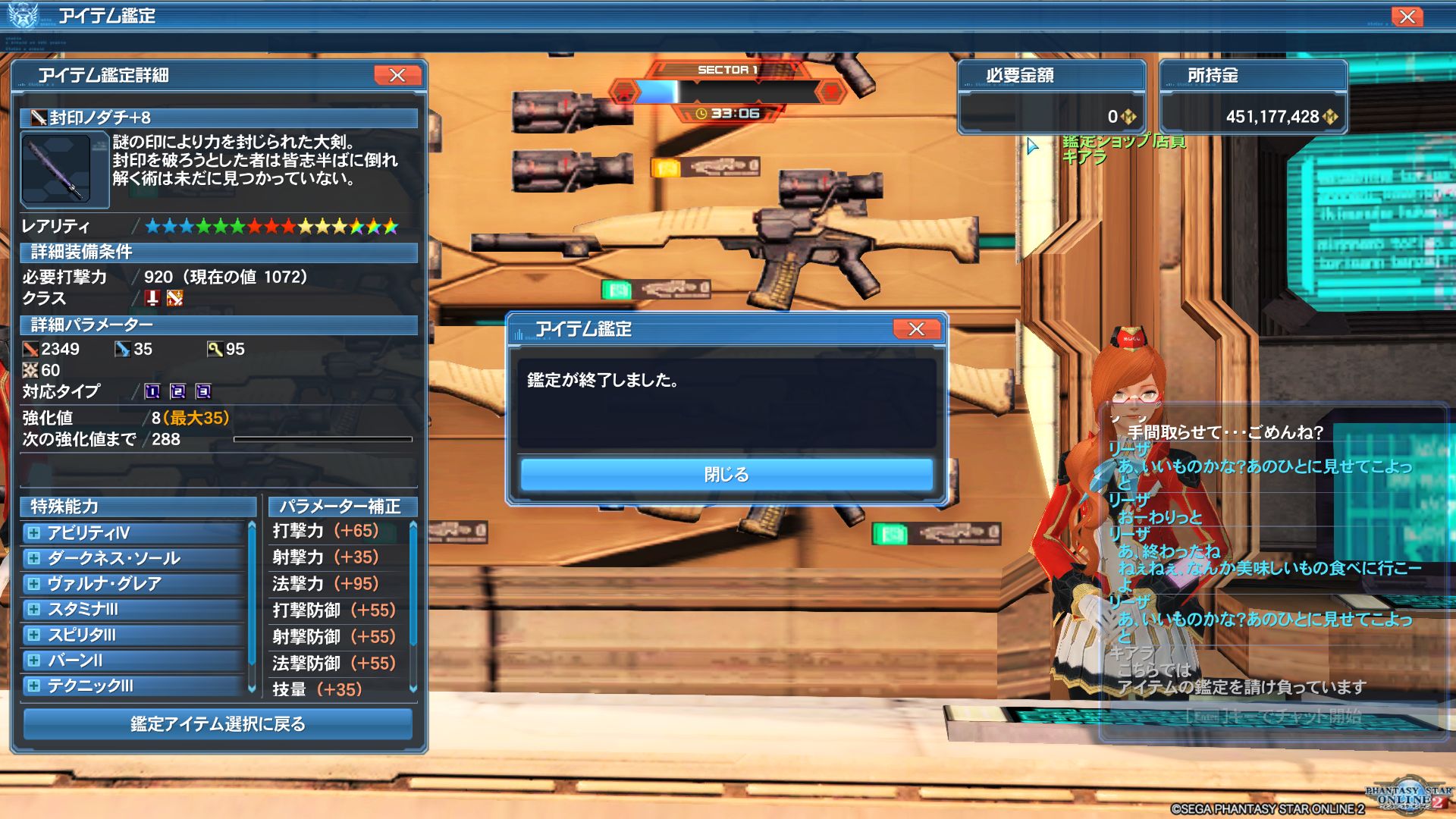Image resolution: width=1456 pixels, height=819 pixels.
Task: Expand the バーンII ability entry
Action: pyautogui.click(x=33, y=661)
